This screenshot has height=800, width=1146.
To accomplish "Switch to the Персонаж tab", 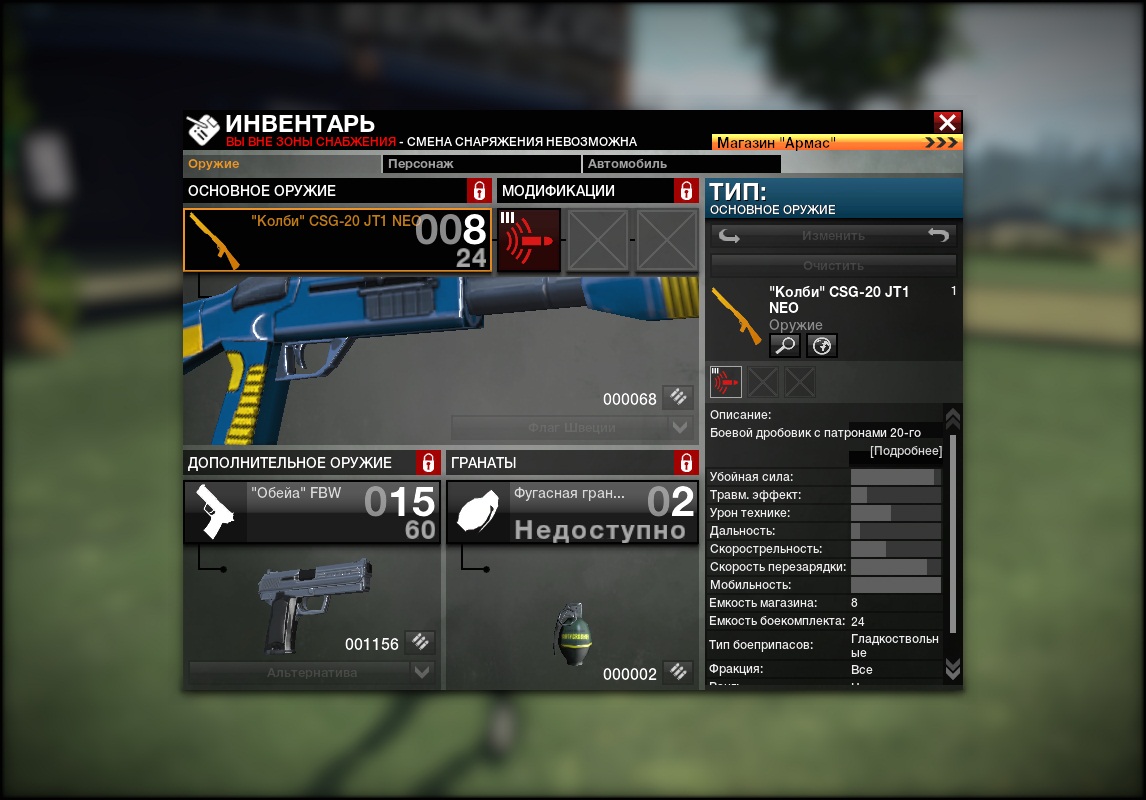I will click(x=481, y=164).
